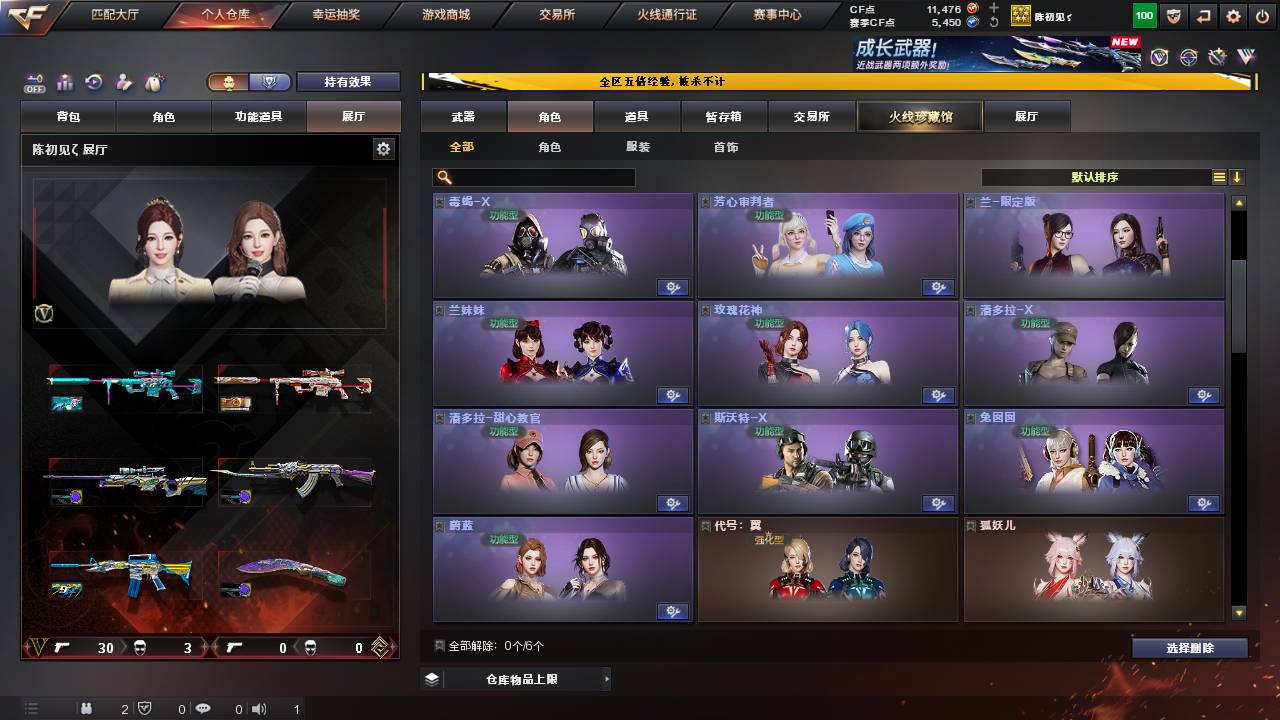This screenshot has height=720, width=1280.
Task: Open the search magnifier in the collection panel
Action: click(442, 177)
